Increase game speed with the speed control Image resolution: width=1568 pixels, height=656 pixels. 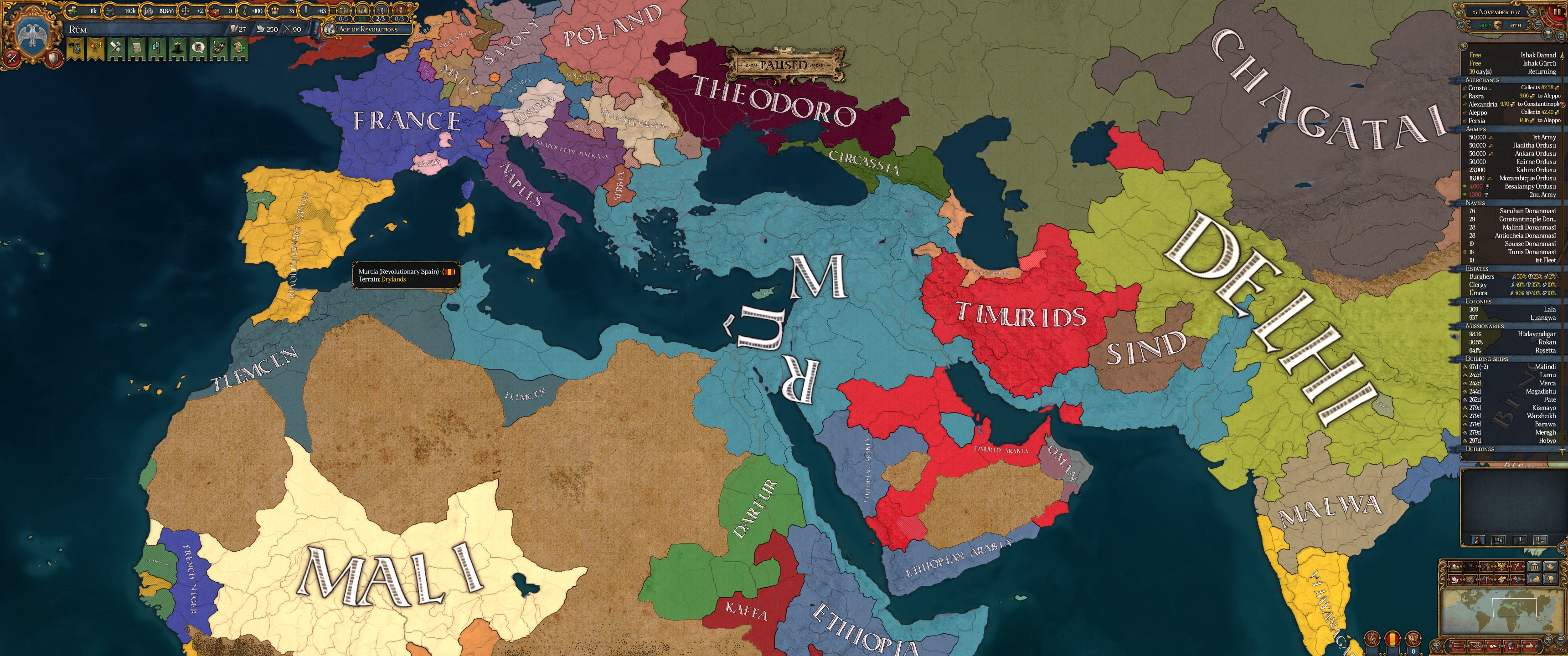(1533, 13)
